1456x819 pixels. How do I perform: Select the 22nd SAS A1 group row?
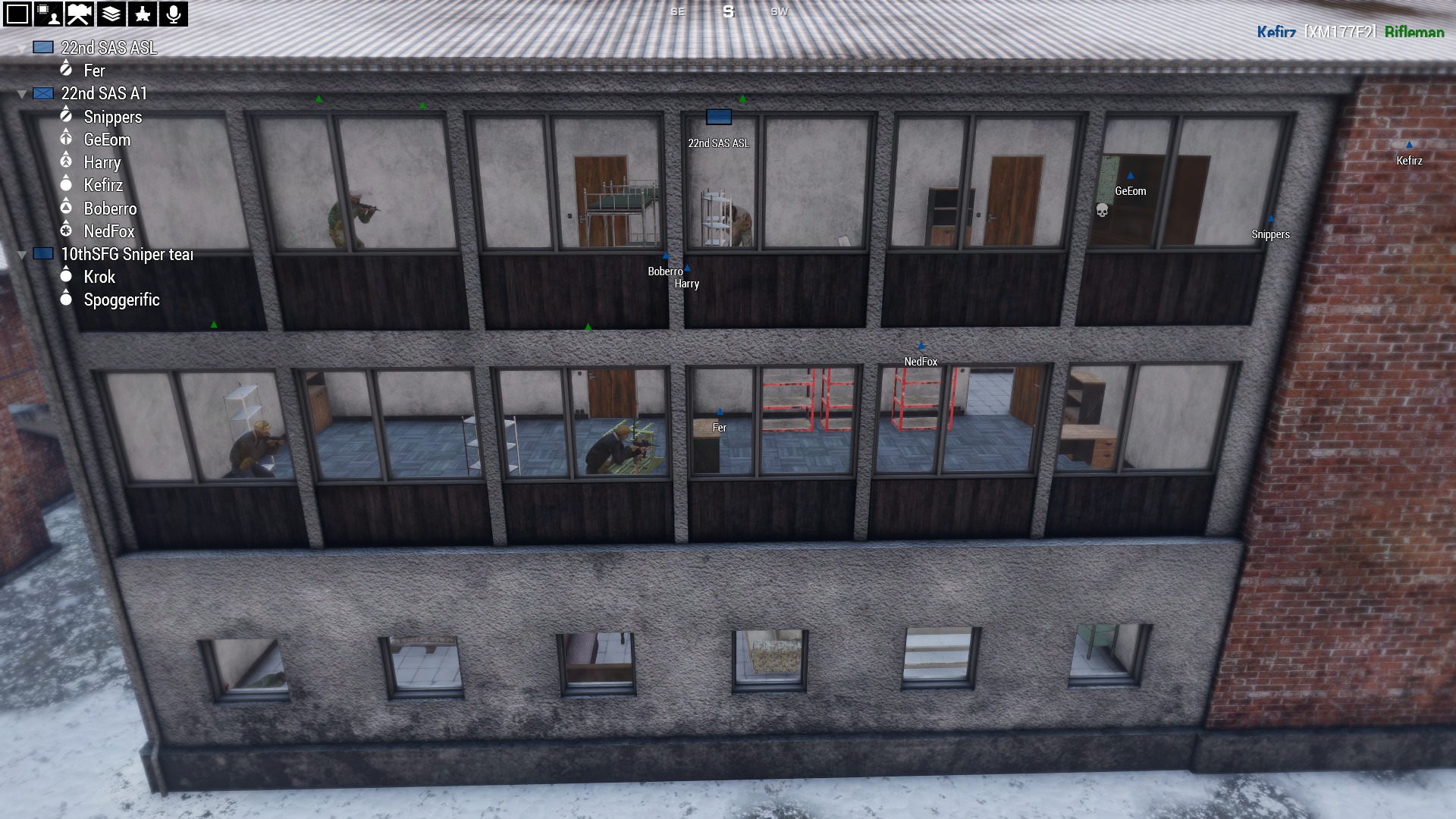point(104,93)
